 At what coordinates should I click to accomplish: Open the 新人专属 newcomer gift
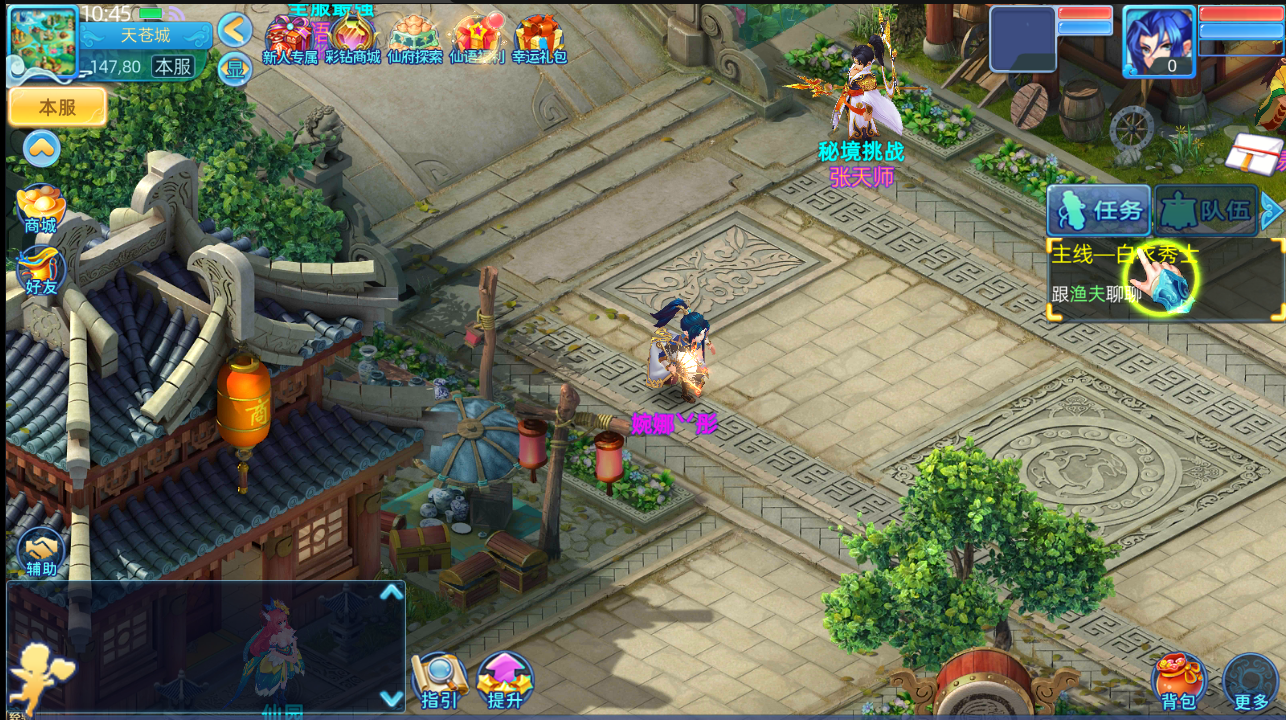click(289, 40)
